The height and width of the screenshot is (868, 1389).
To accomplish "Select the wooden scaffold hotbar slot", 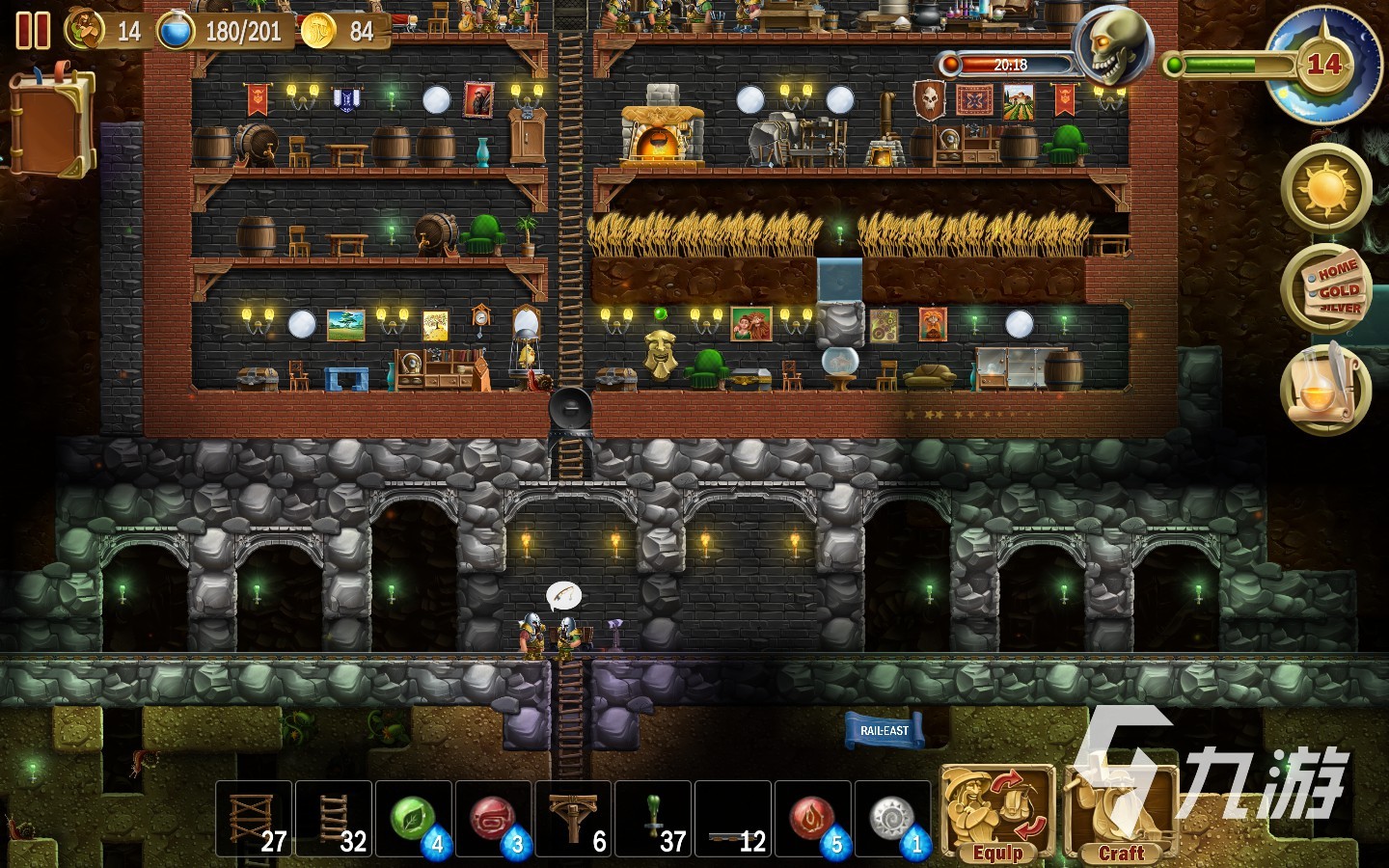I will (x=254, y=819).
